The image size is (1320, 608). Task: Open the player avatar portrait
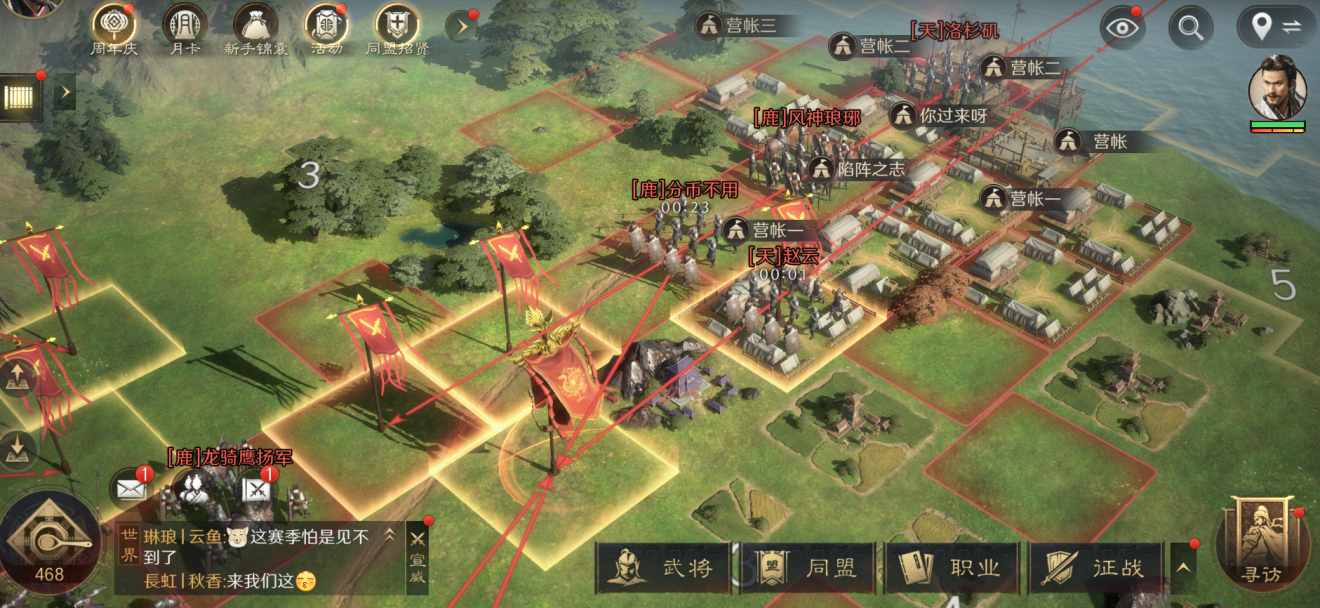click(x=1277, y=88)
